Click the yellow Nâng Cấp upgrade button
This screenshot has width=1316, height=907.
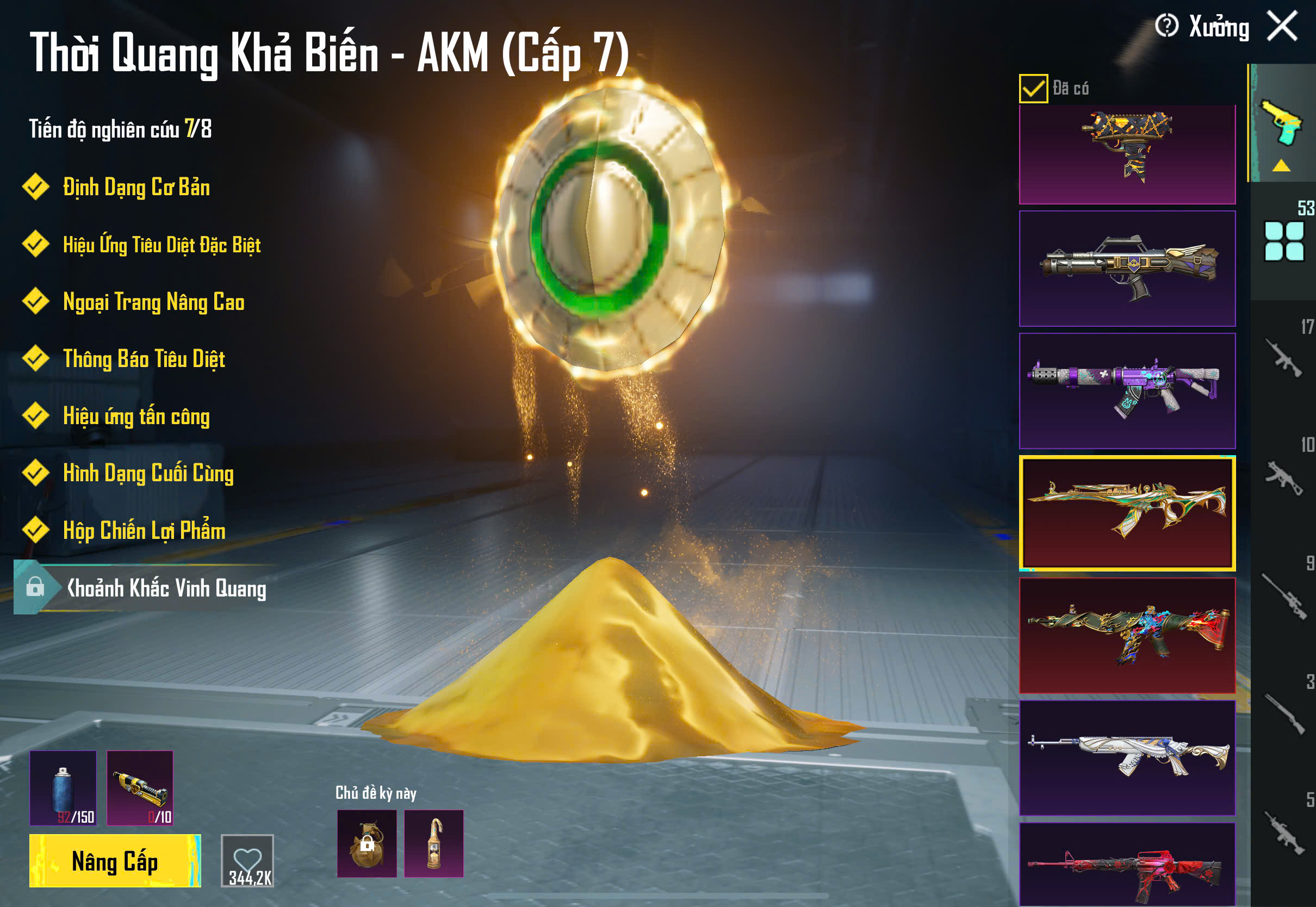pos(115,860)
